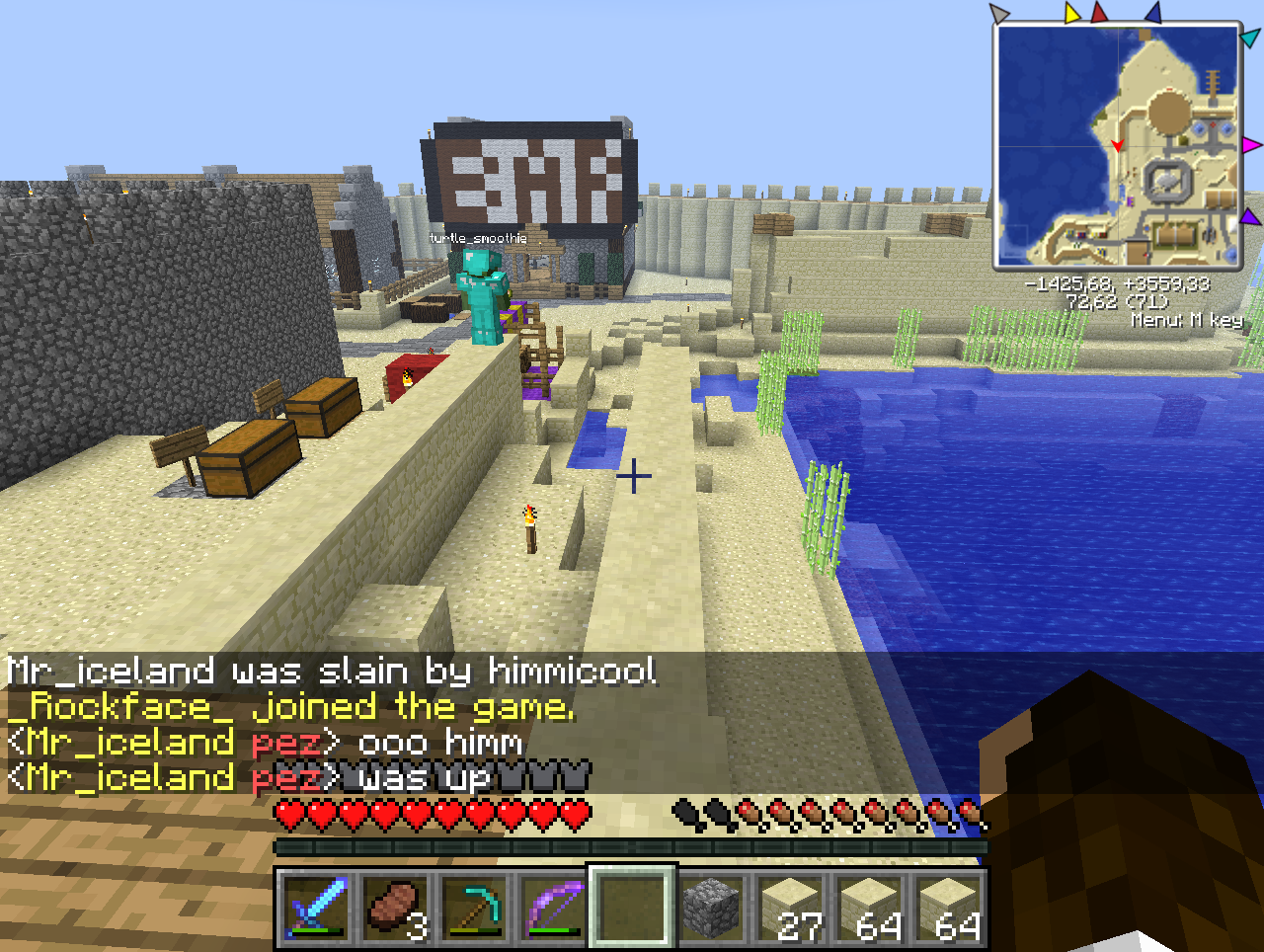
Task: Select the cobblestone block slot
Action: coord(710,907)
